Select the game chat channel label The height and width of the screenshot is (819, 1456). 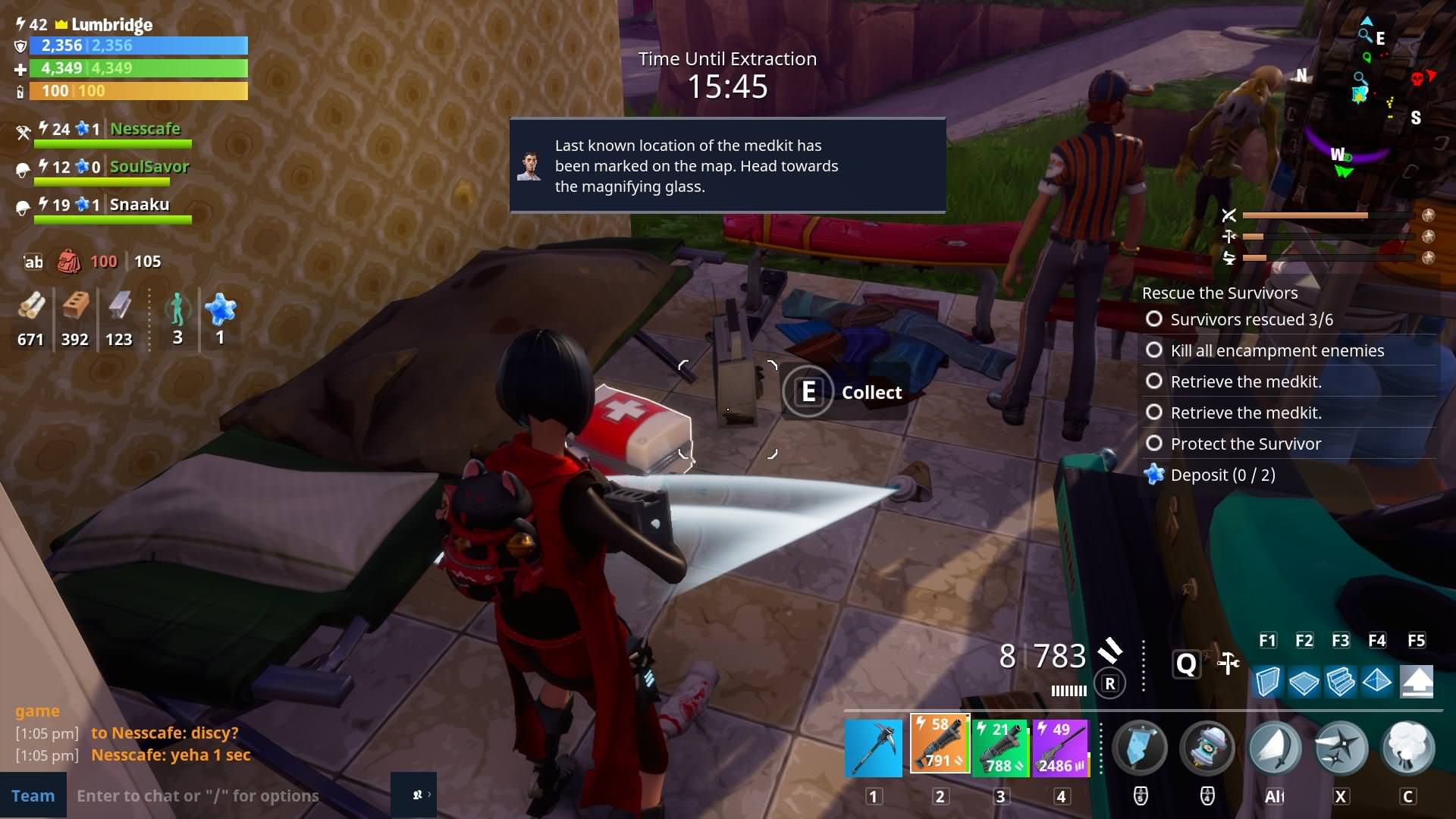coord(38,711)
